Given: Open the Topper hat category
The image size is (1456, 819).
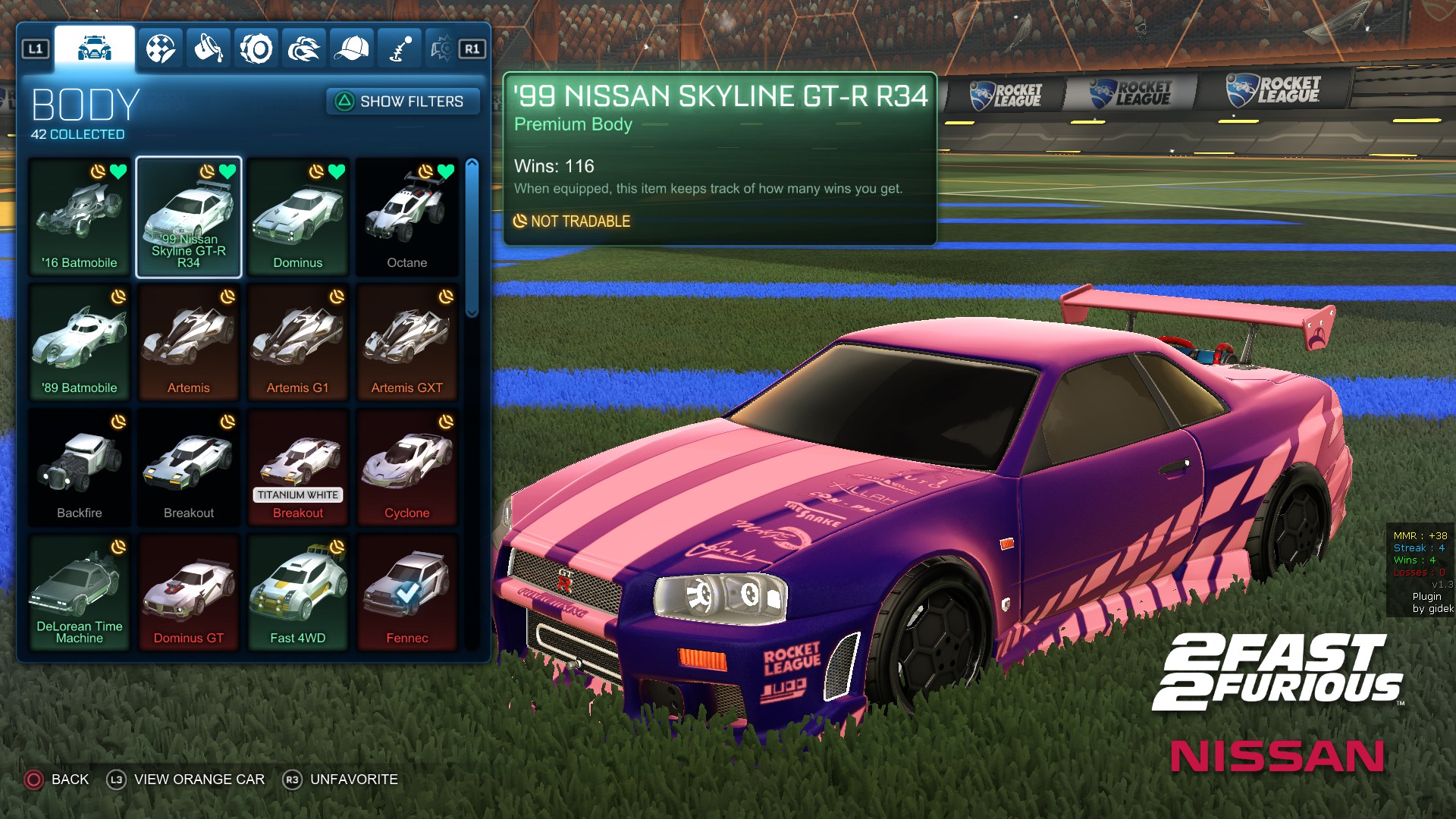Looking at the screenshot, I should [x=350, y=47].
